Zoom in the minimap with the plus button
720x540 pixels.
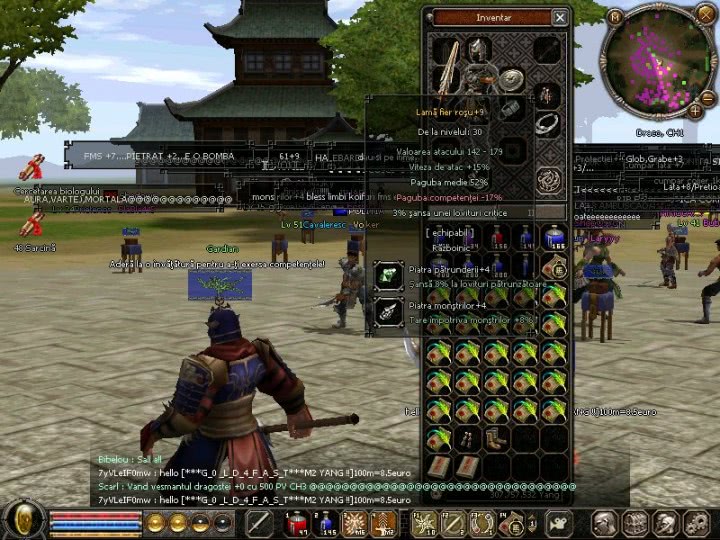(x=695, y=111)
